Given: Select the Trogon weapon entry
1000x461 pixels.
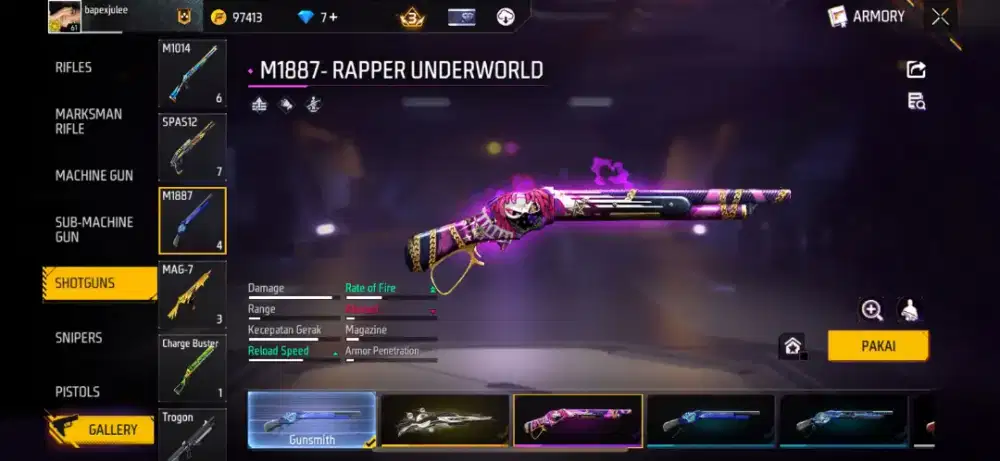Looking at the screenshot, I should (x=192, y=432).
